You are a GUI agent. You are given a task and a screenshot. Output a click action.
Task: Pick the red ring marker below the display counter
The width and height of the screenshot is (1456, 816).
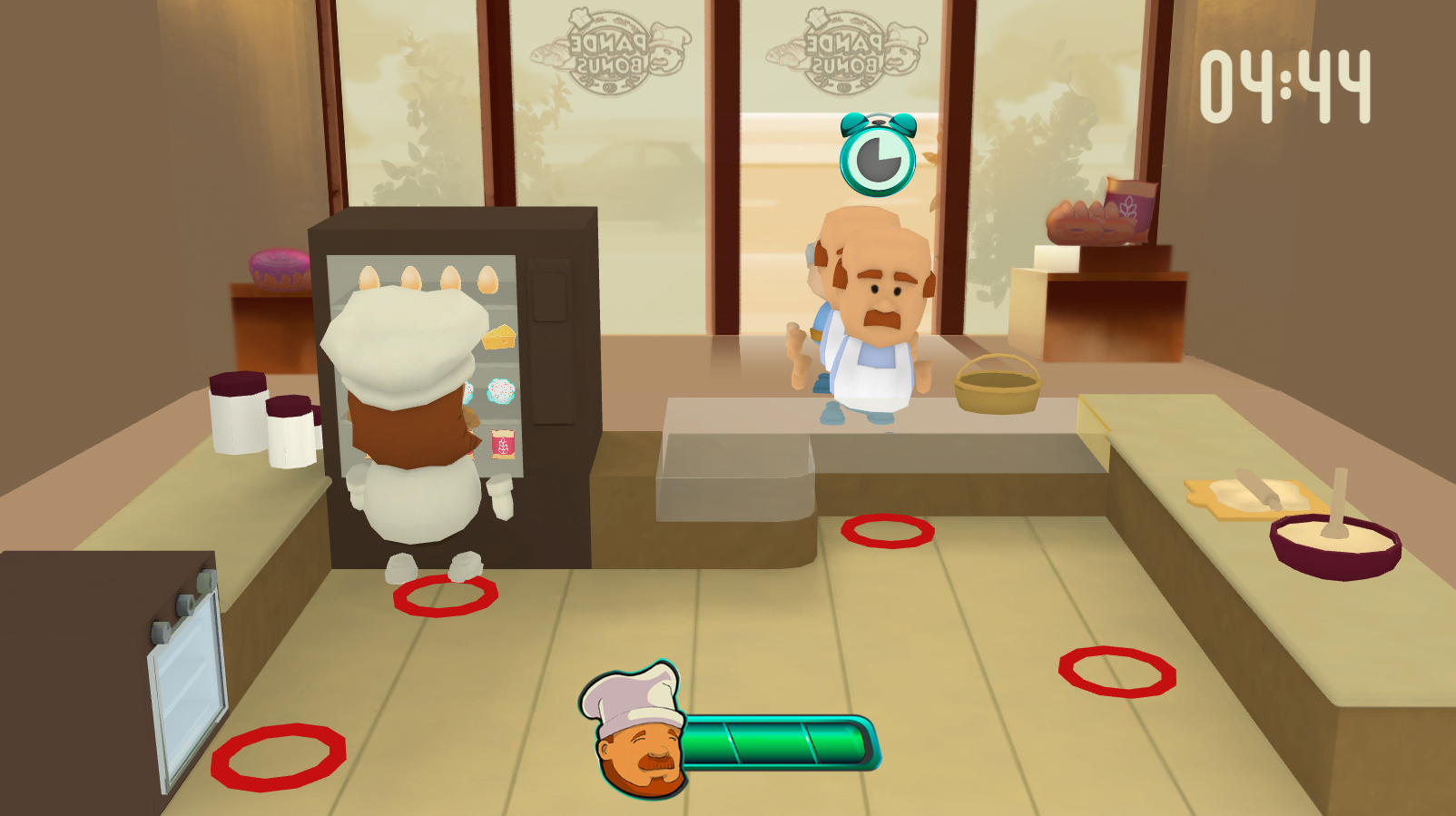(887, 531)
